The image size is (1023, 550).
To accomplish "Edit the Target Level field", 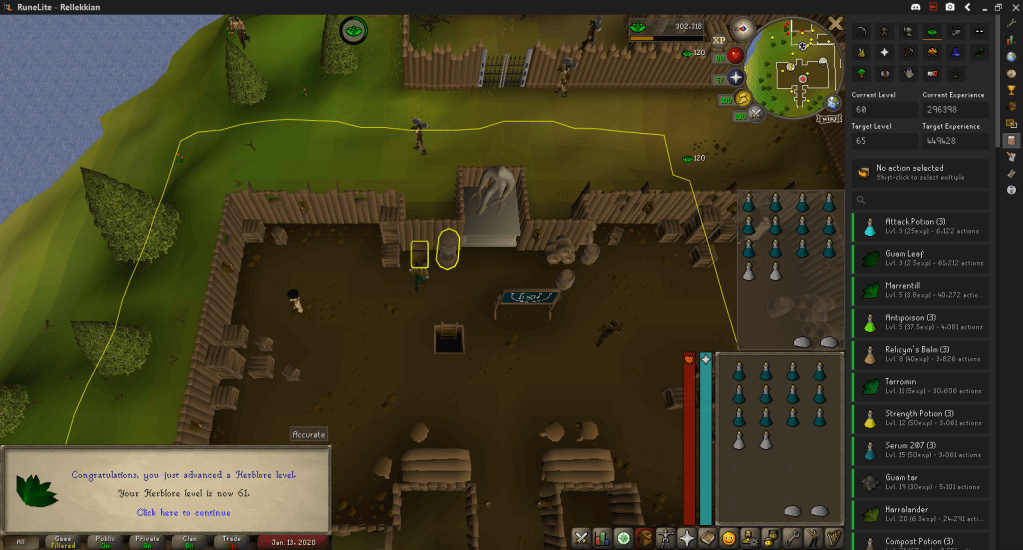I will (x=884, y=141).
